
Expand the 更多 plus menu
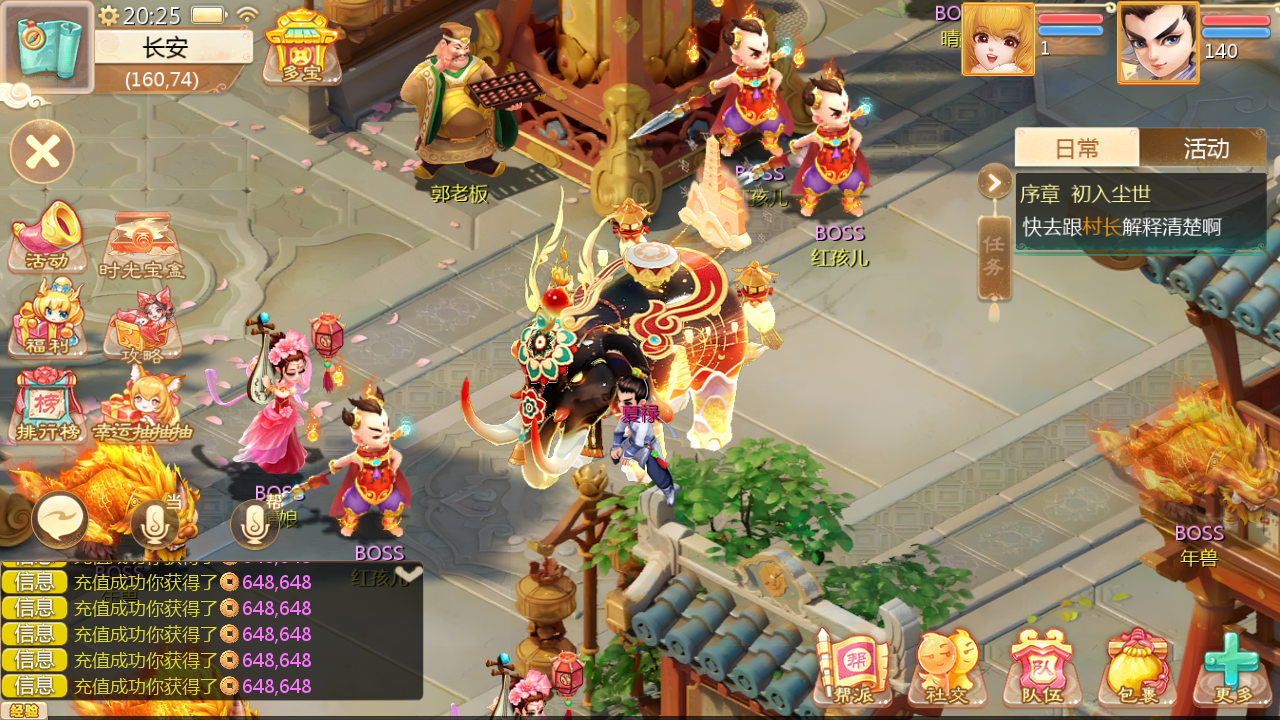(x=1231, y=667)
